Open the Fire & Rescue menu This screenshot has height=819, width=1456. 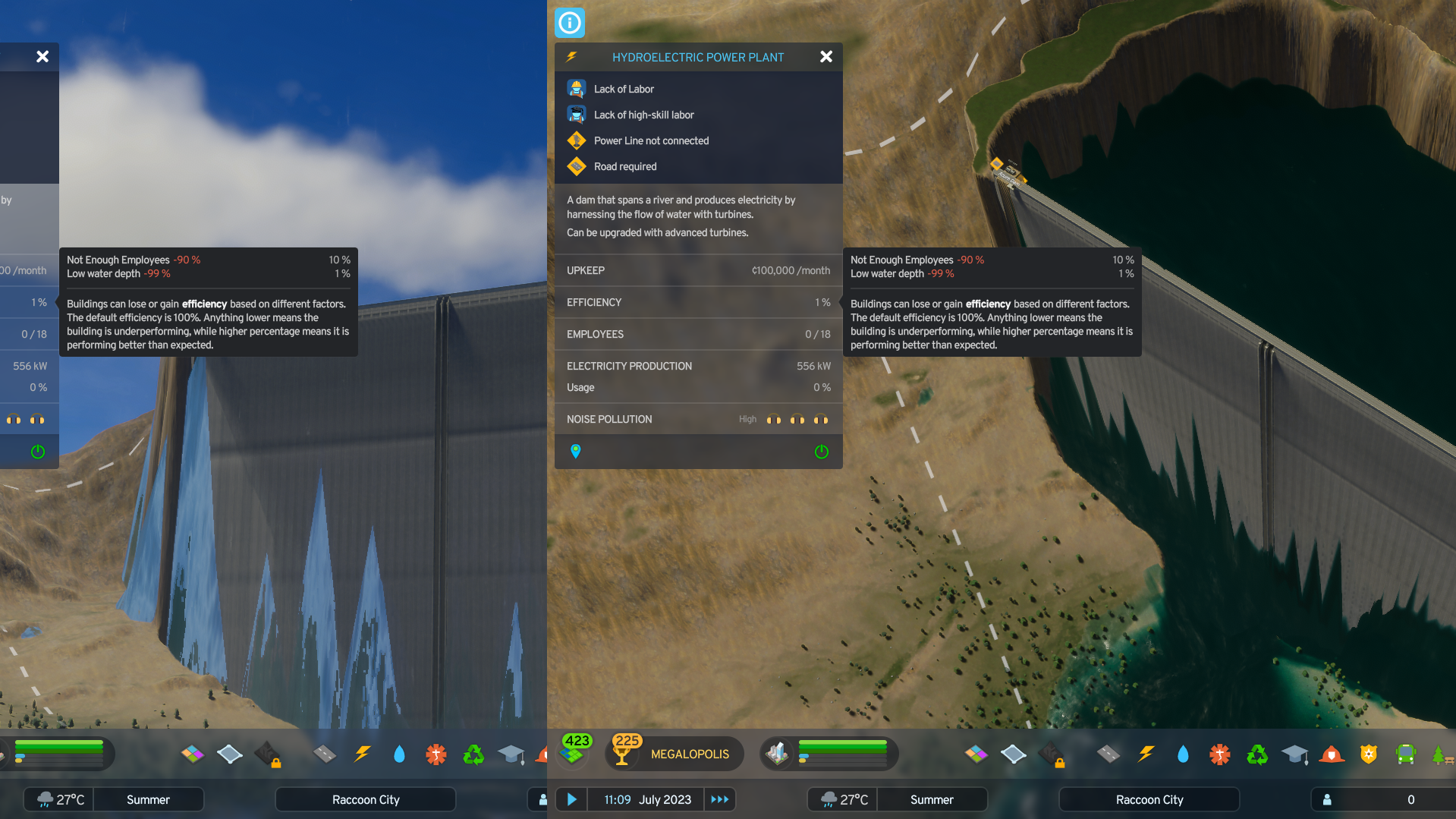point(1332,754)
